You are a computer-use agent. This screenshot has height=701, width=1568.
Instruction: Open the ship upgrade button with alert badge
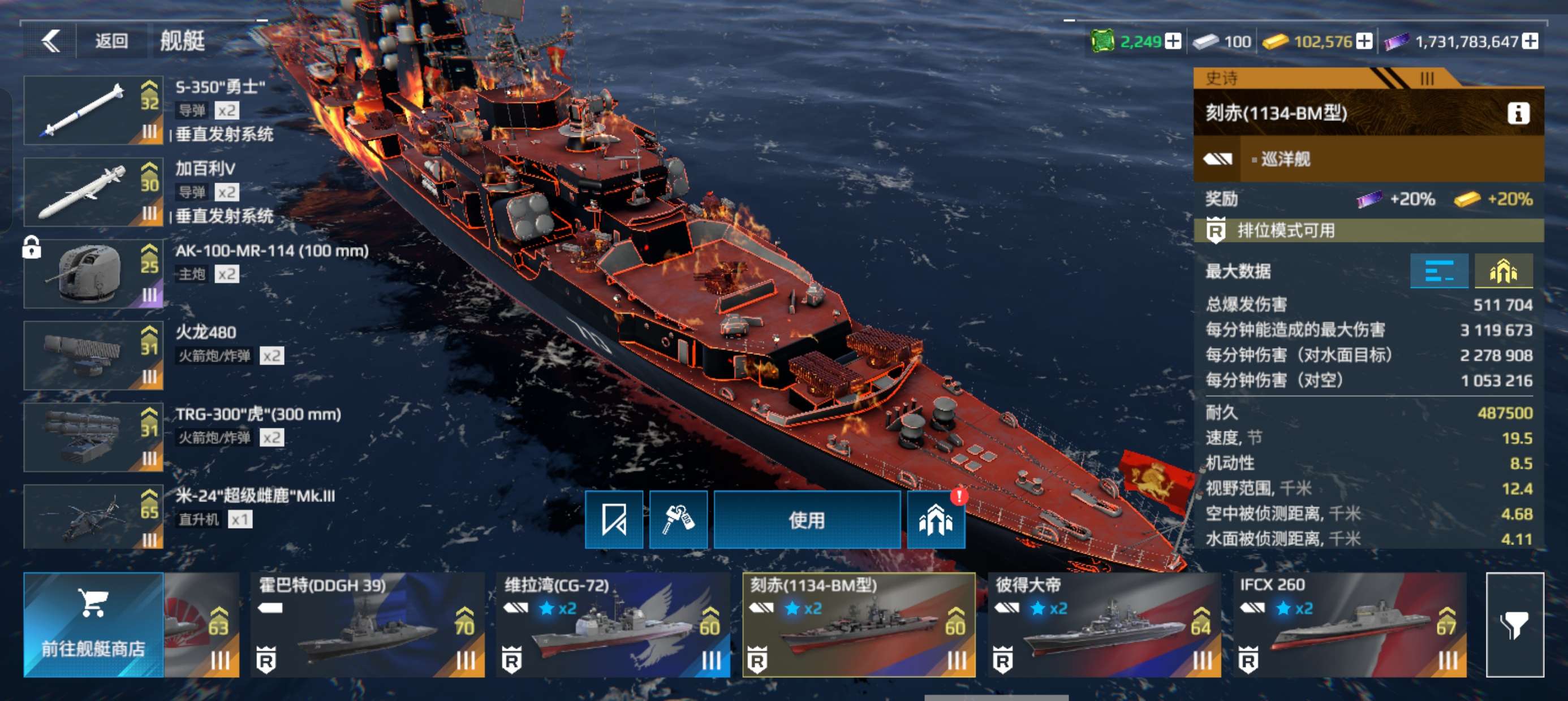[x=936, y=520]
